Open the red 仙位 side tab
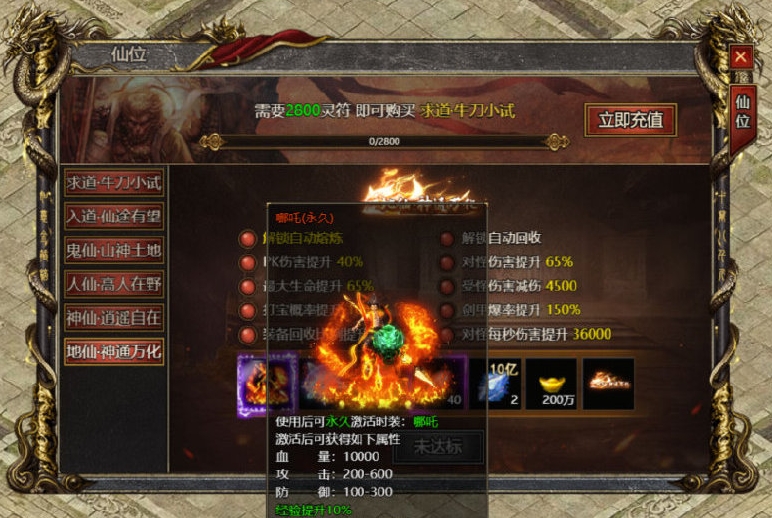 tap(742, 110)
